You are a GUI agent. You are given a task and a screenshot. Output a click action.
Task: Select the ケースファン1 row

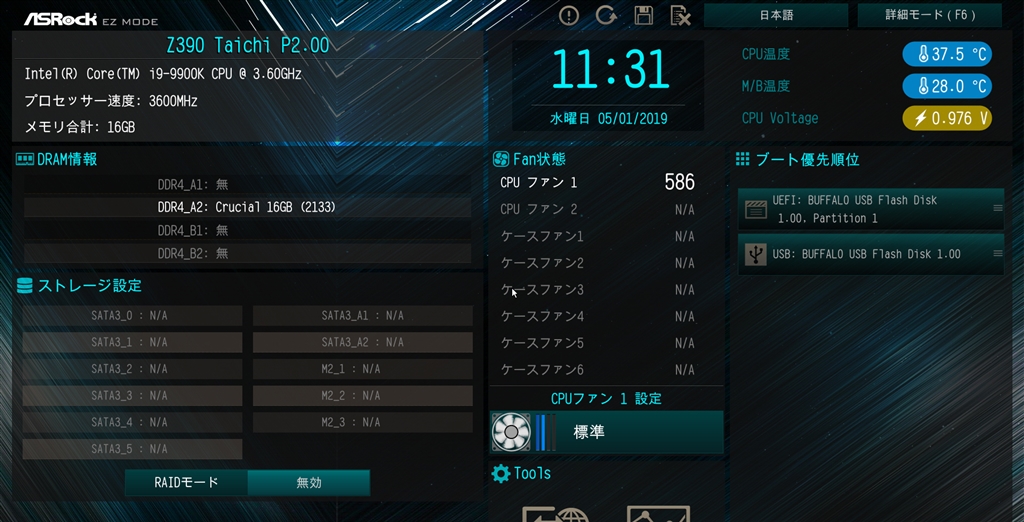pyautogui.click(x=597, y=236)
